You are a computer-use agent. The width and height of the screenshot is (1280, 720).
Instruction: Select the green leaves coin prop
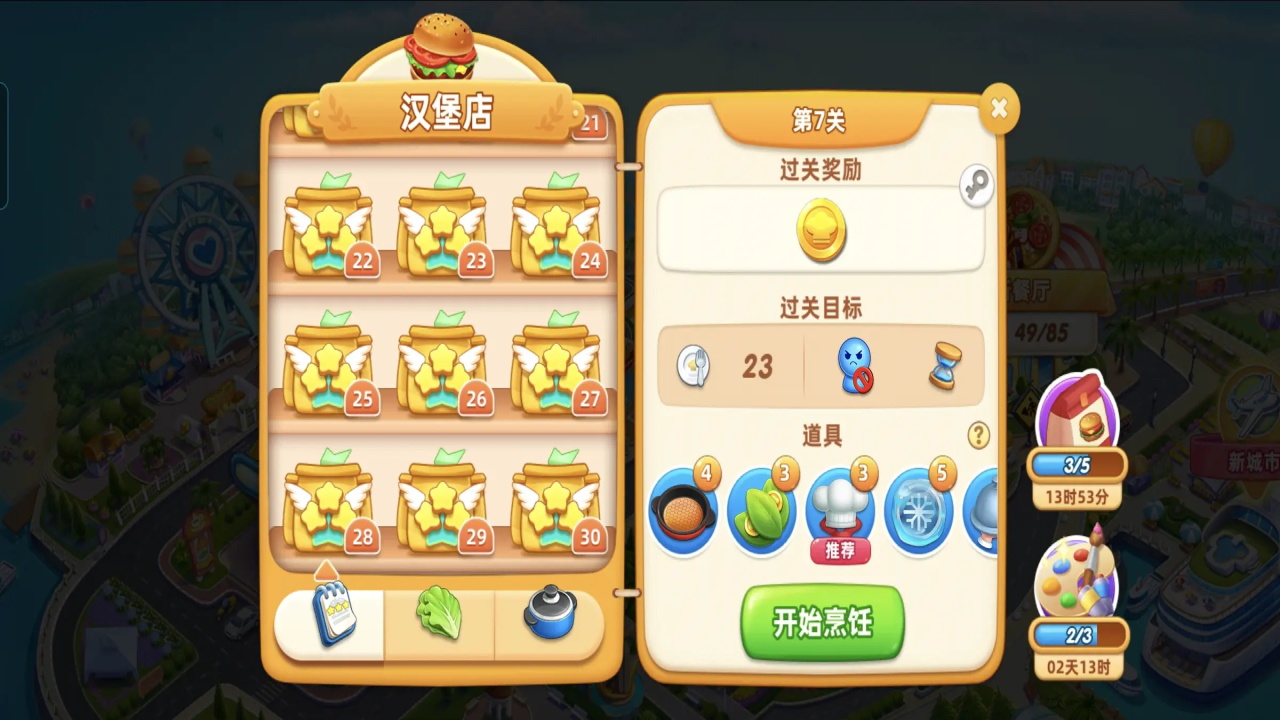click(x=762, y=510)
